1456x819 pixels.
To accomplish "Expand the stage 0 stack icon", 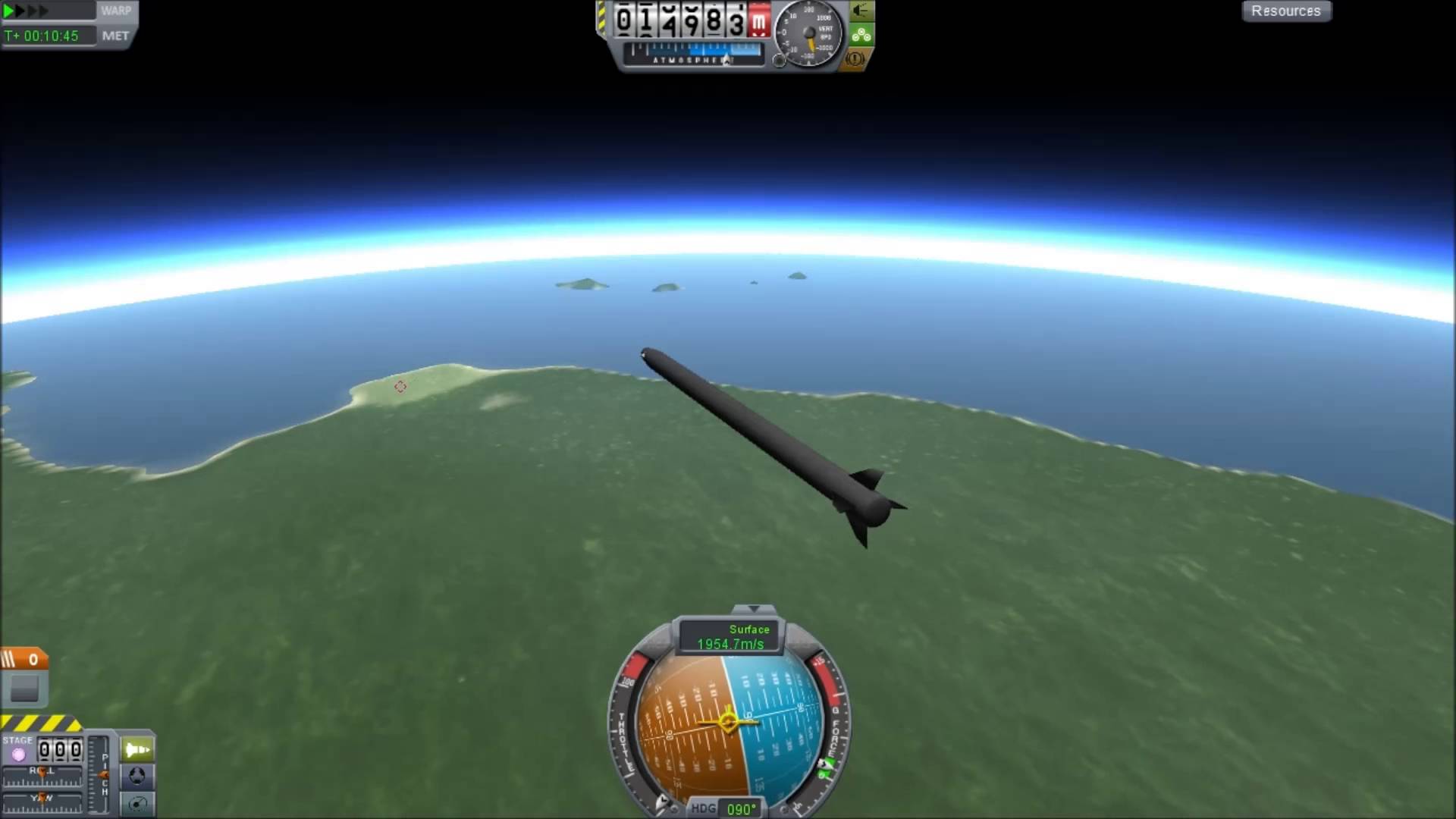I will pos(23,660).
